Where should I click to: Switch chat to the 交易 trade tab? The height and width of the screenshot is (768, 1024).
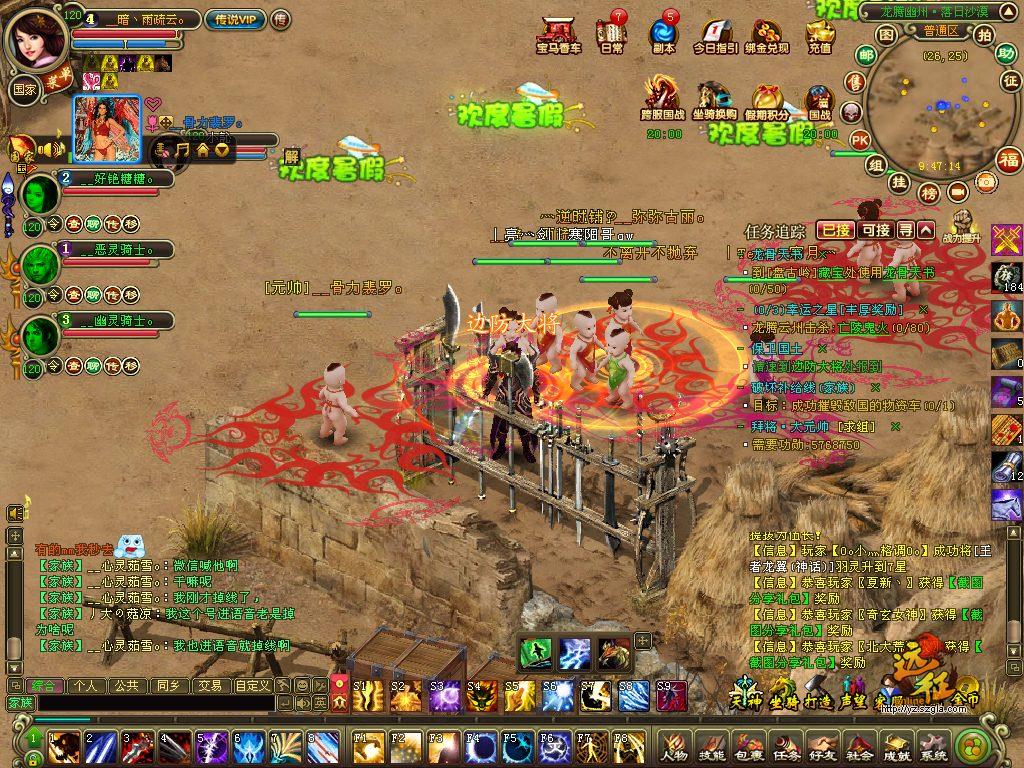click(x=209, y=685)
